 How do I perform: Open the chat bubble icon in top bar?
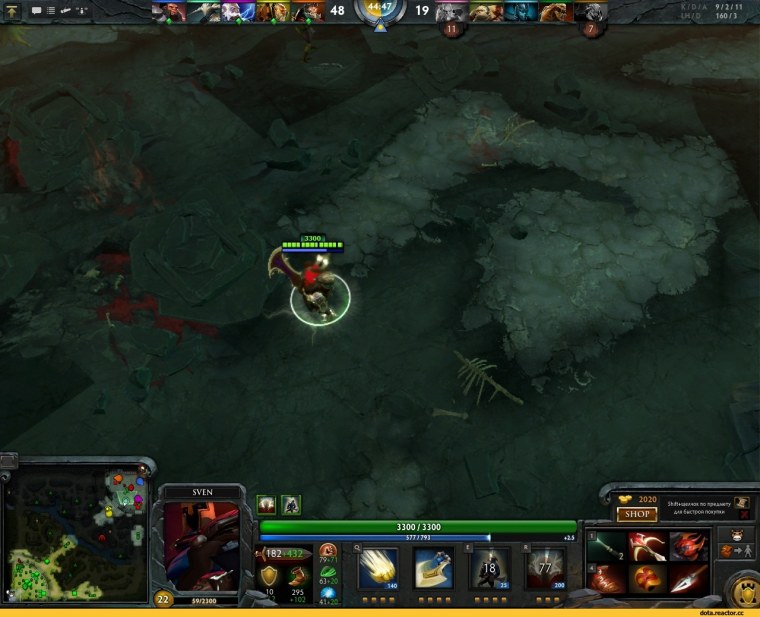pyautogui.click(x=37, y=10)
